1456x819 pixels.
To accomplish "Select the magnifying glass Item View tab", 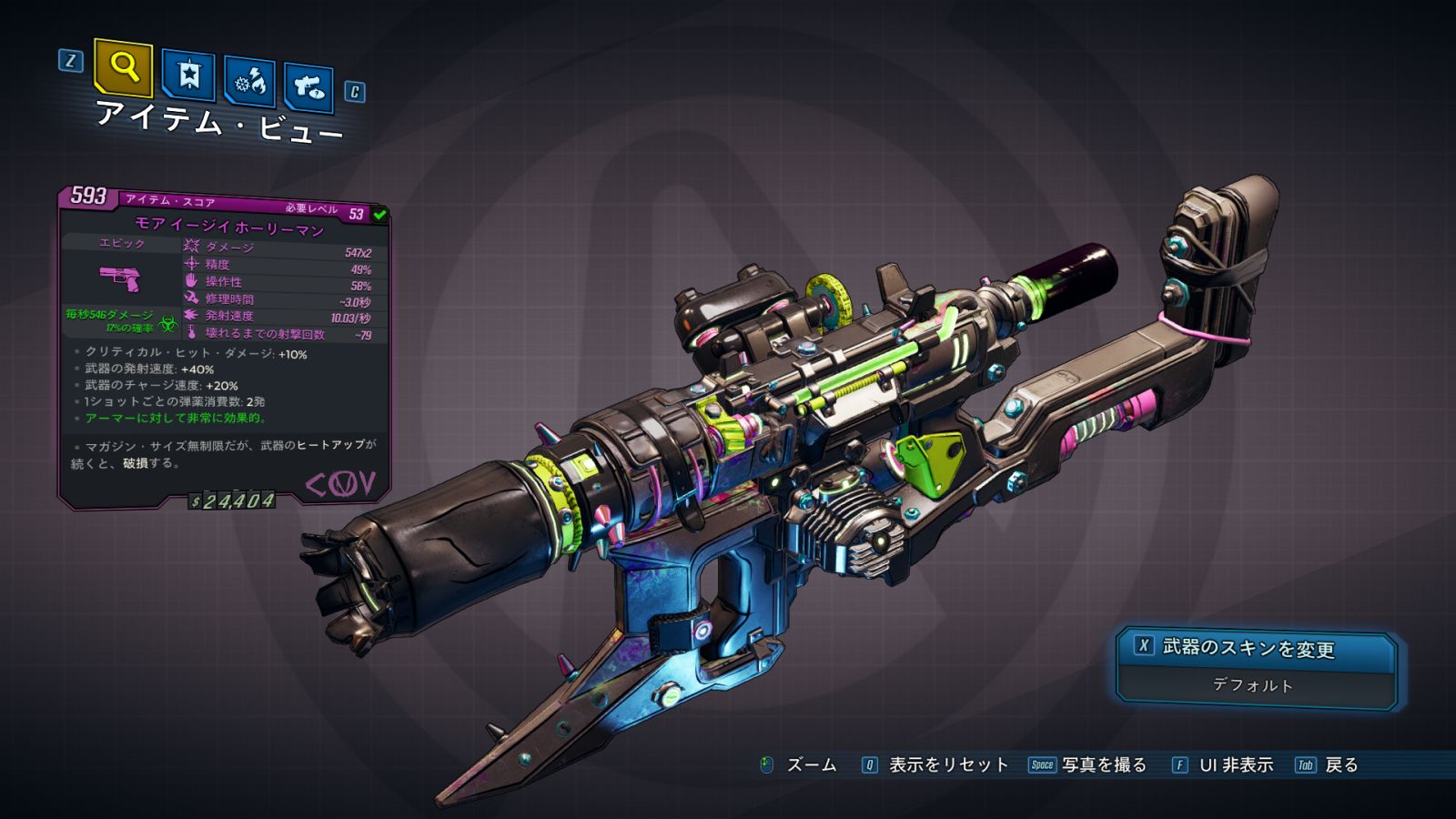I will click(123, 67).
